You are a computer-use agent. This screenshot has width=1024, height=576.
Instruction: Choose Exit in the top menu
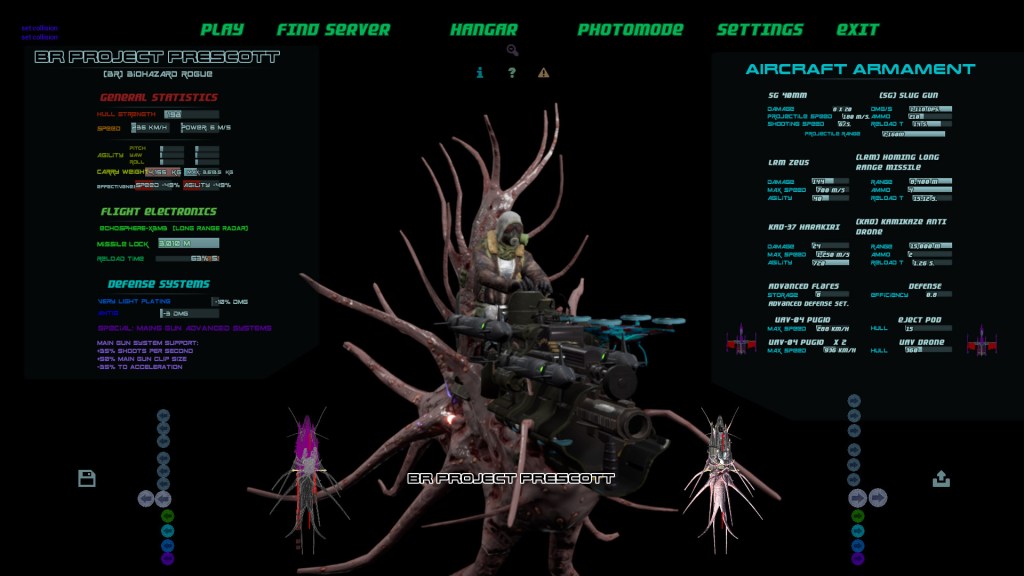coord(857,30)
